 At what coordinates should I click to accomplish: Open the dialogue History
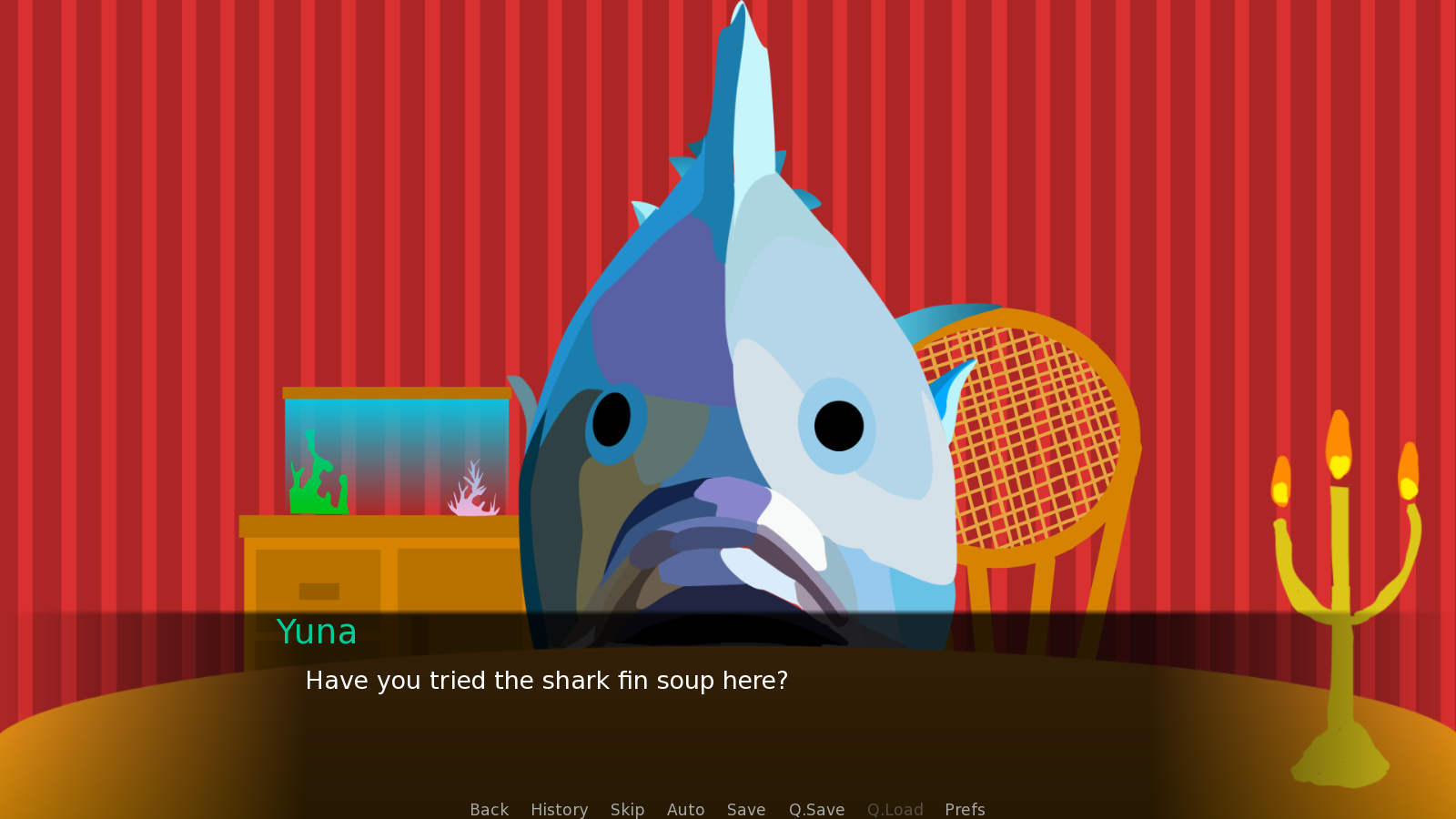pos(559,809)
